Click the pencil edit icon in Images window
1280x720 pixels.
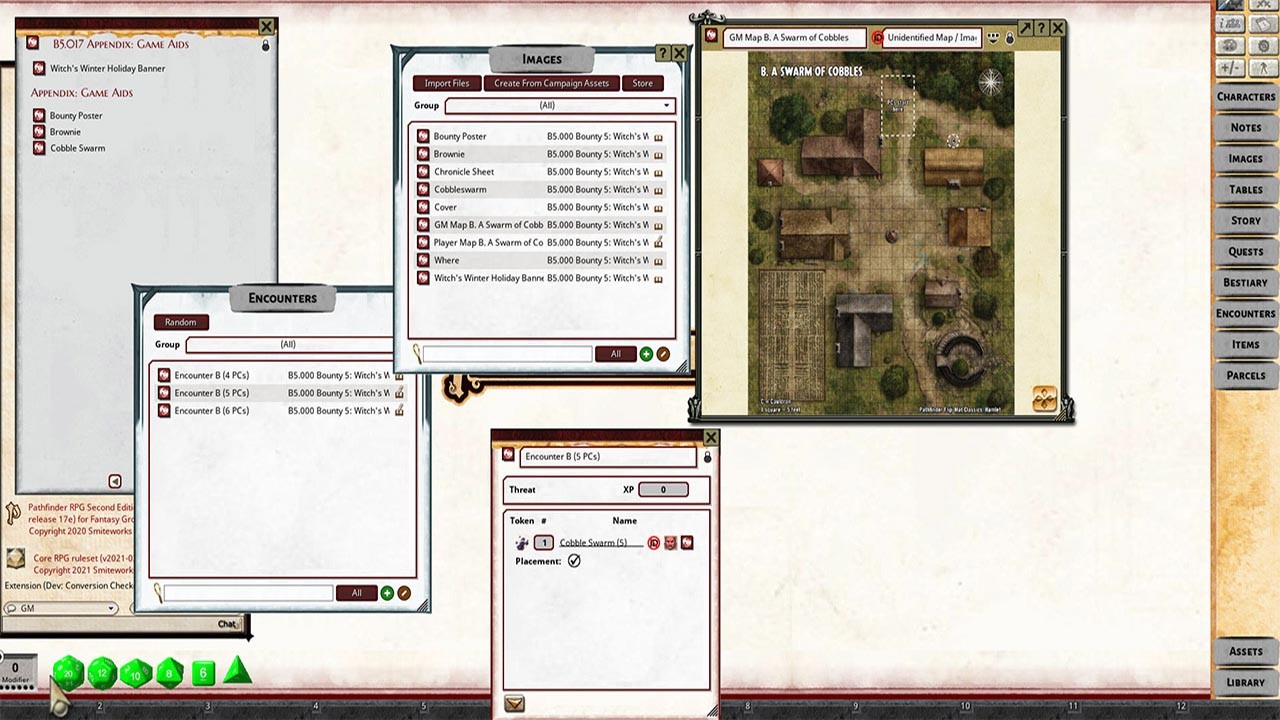[663, 353]
